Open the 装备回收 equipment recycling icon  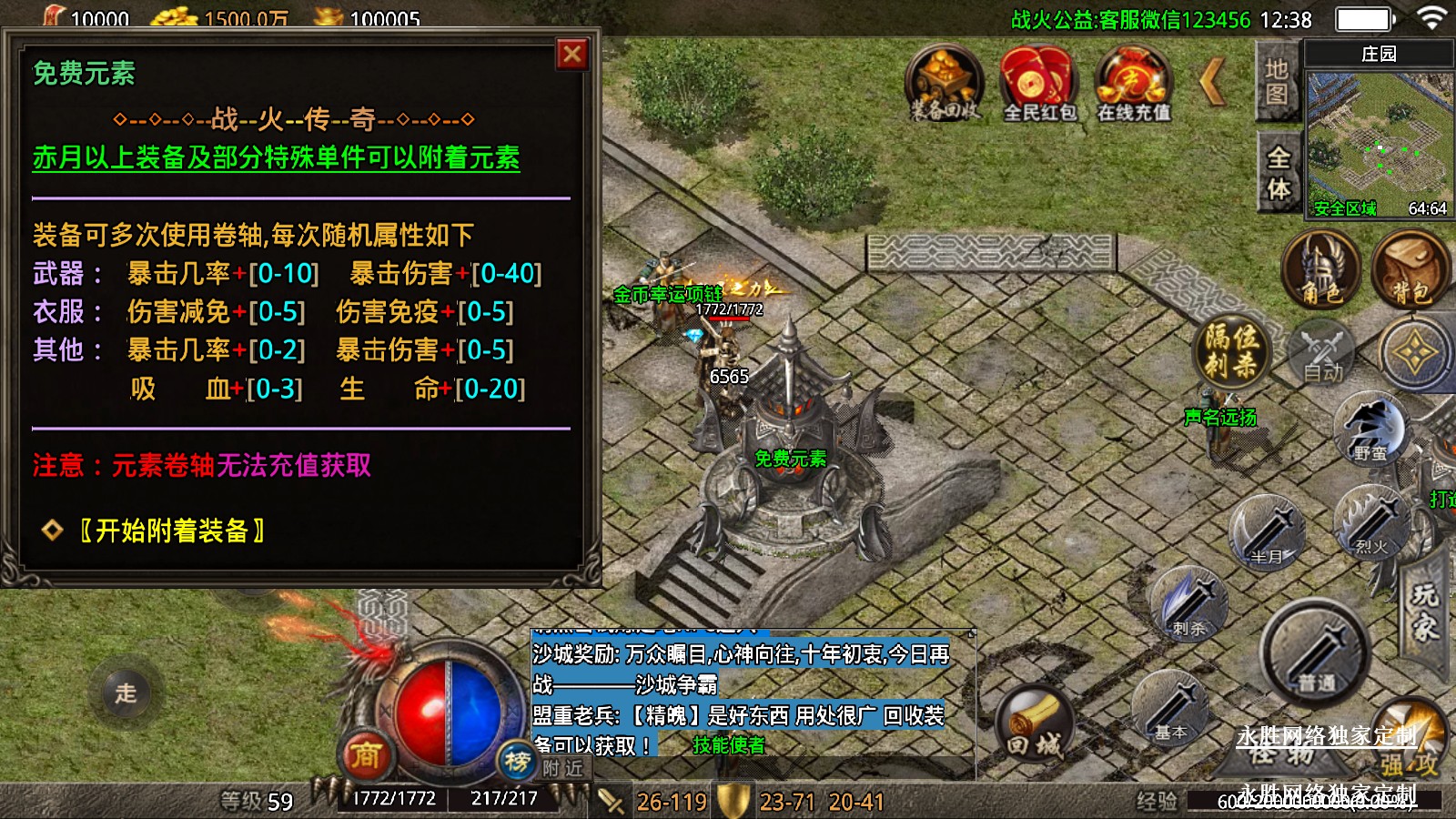[945, 84]
